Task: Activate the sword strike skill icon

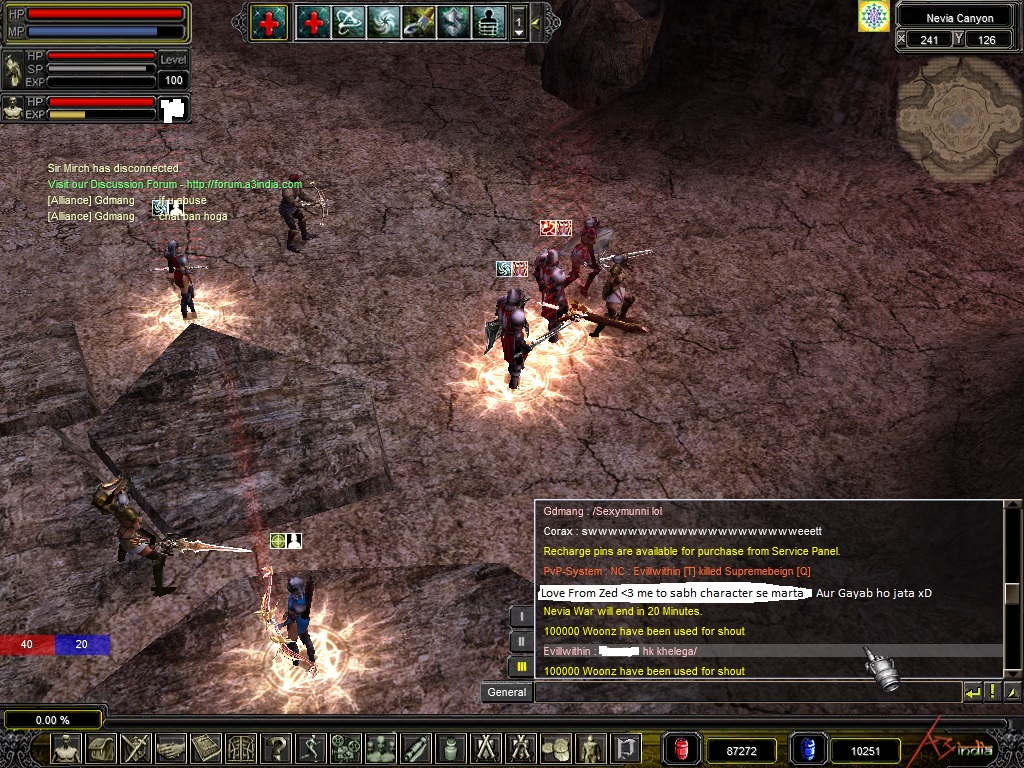Action: pos(418,22)
